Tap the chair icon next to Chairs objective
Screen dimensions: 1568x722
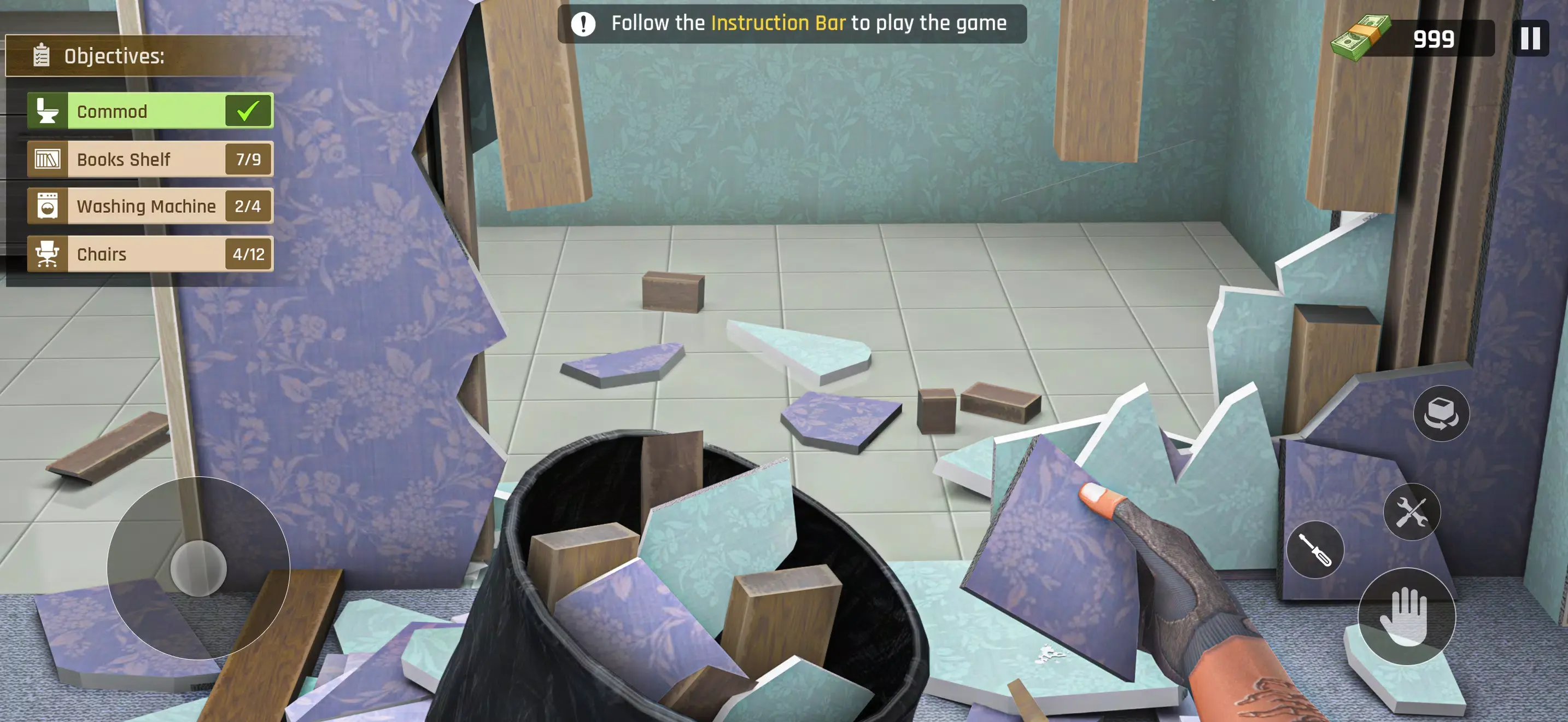48,254
